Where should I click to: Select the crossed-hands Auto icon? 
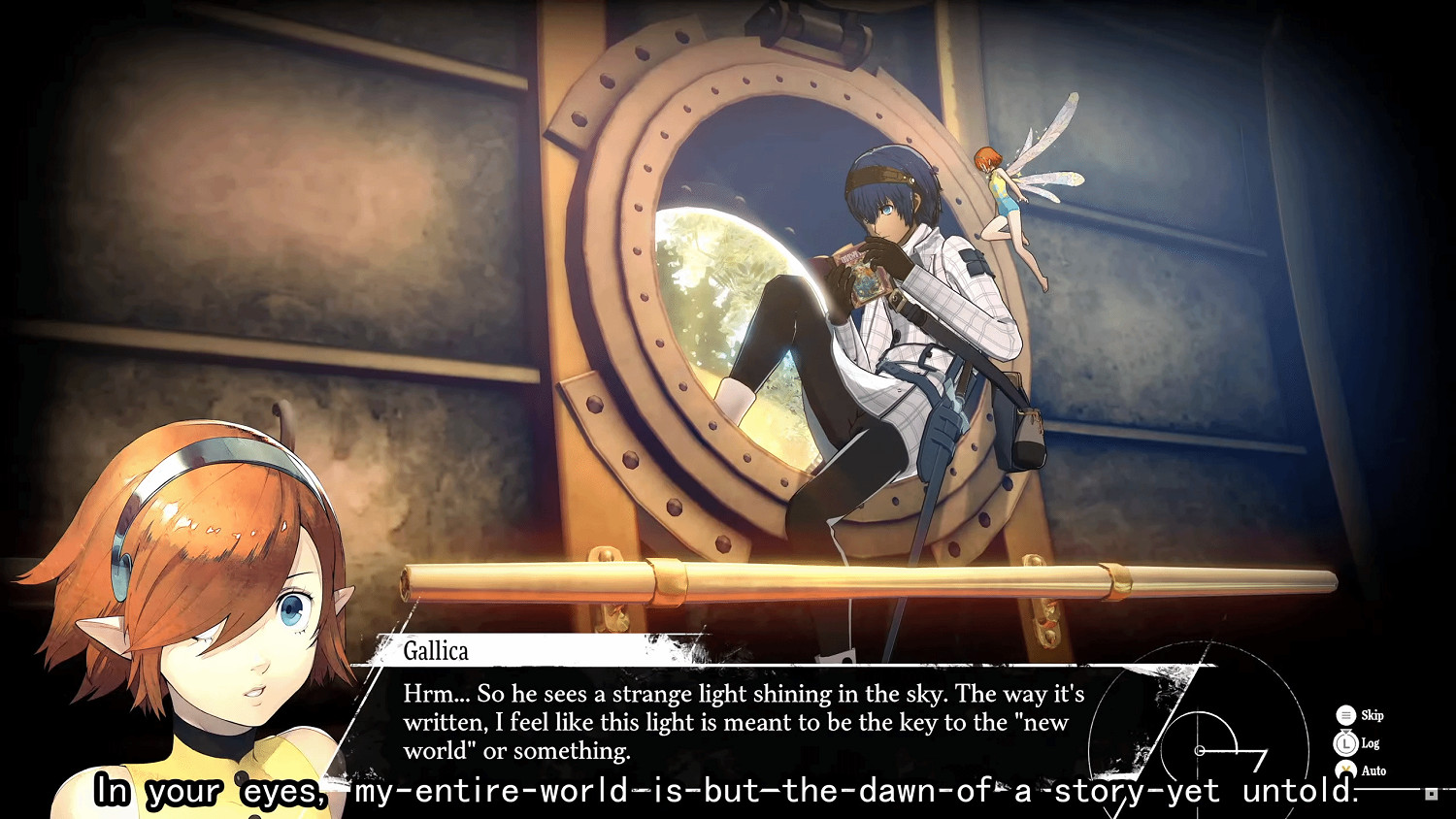tap(1345, 770)
